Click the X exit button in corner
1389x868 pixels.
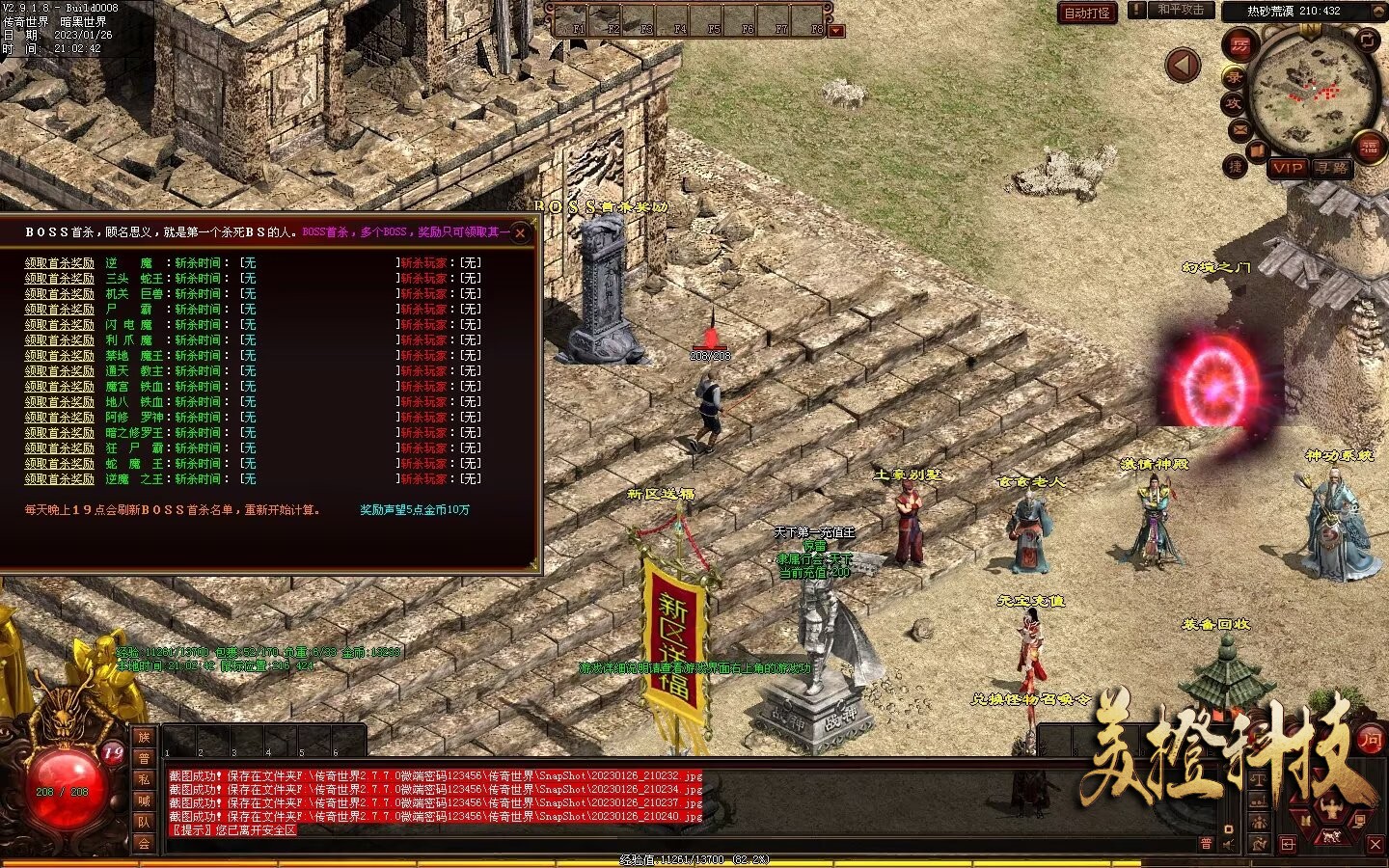[x=1375, y=845]
